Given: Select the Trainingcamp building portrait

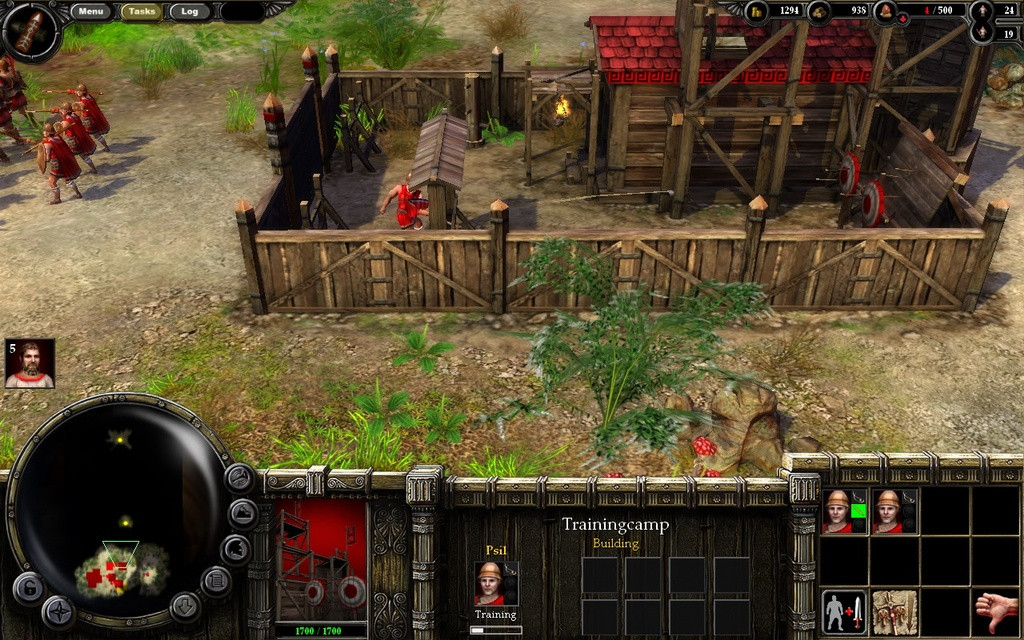Looking at the screenshot, I should coord(321,560).
